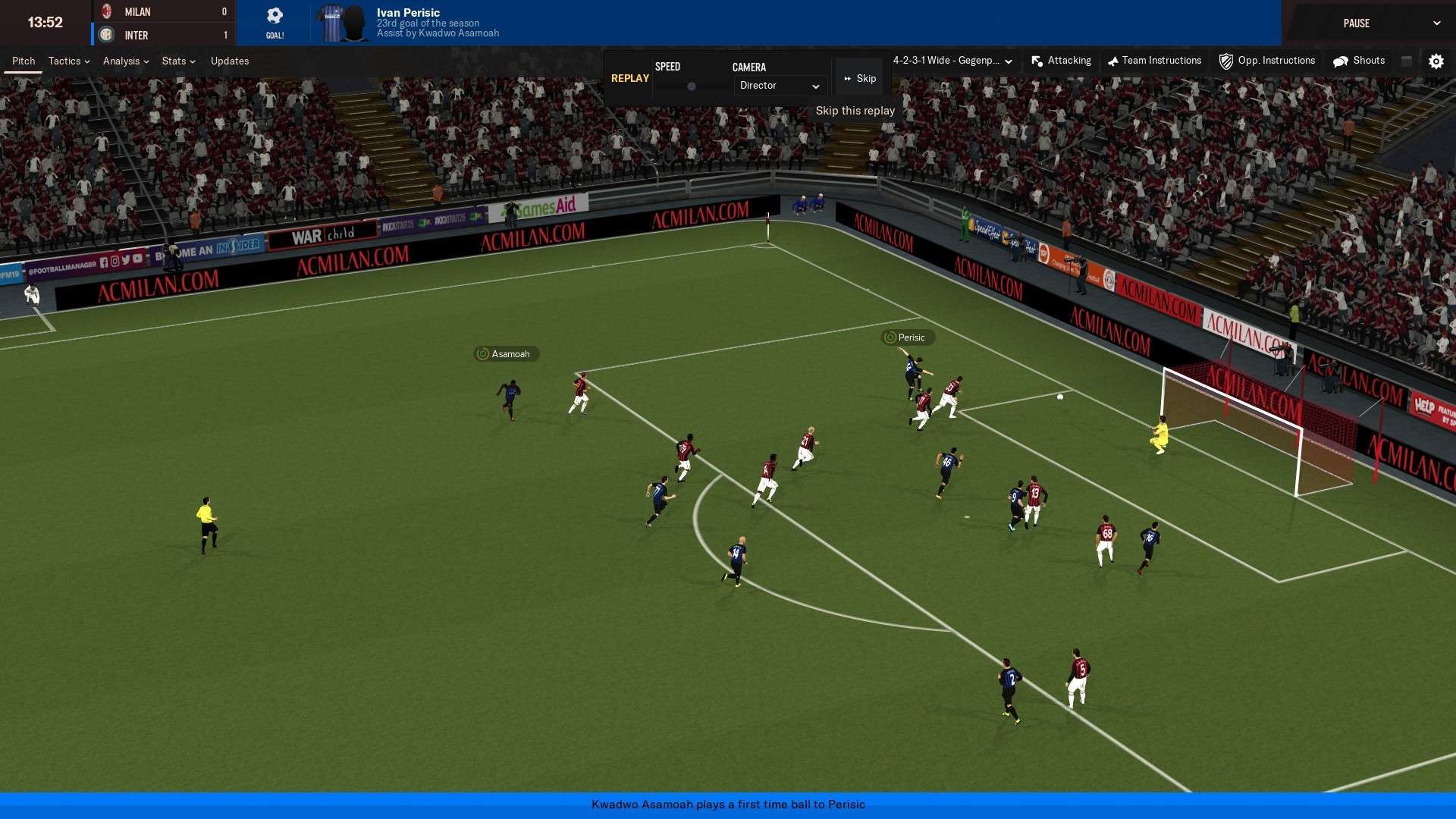Click goalscorer name Ivan Perisic
The image size is (1456, 819).
tap(408, 12)
